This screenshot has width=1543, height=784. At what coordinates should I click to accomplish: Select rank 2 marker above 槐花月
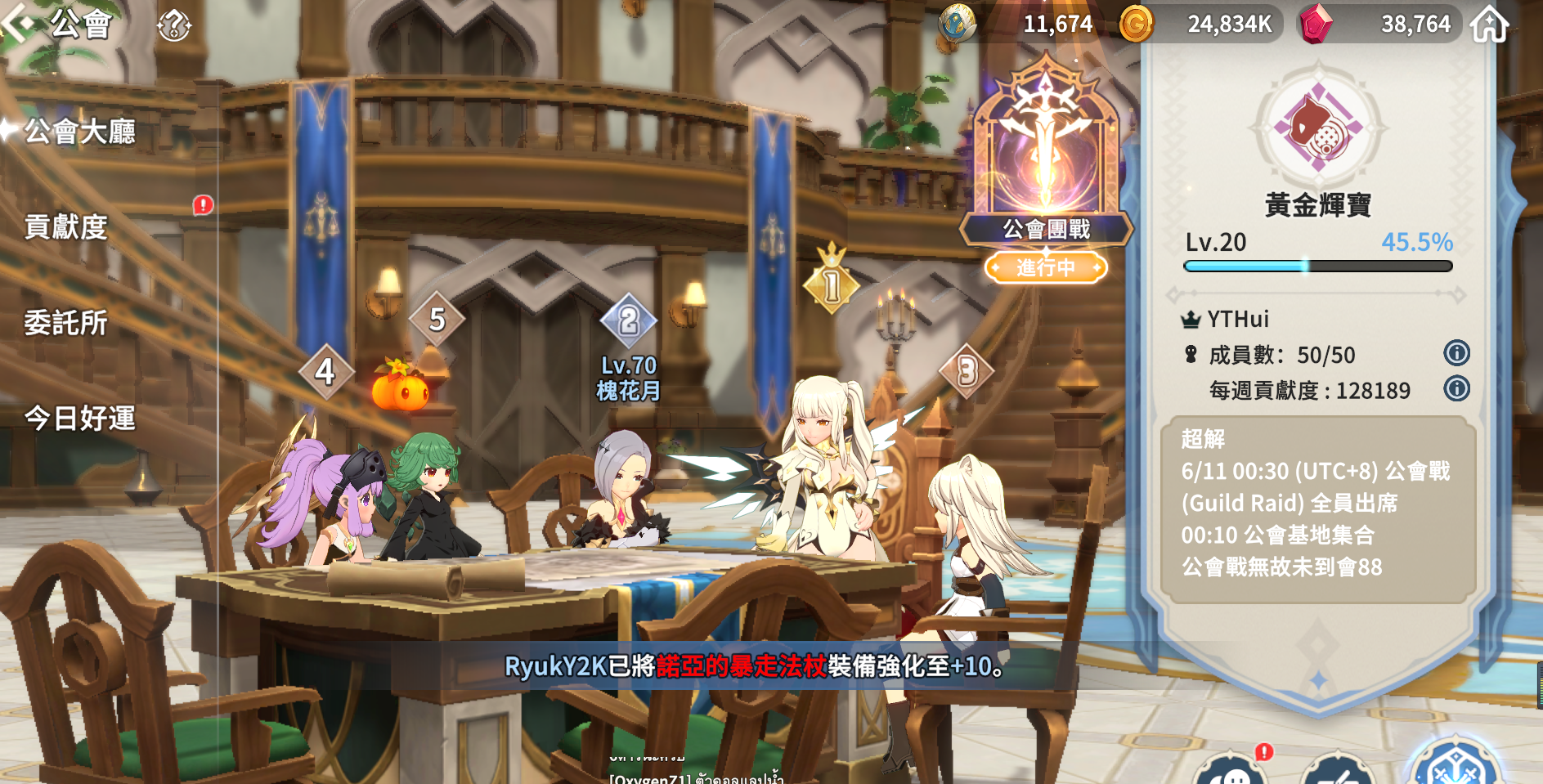pyautogui.click(x=628, y=320)
